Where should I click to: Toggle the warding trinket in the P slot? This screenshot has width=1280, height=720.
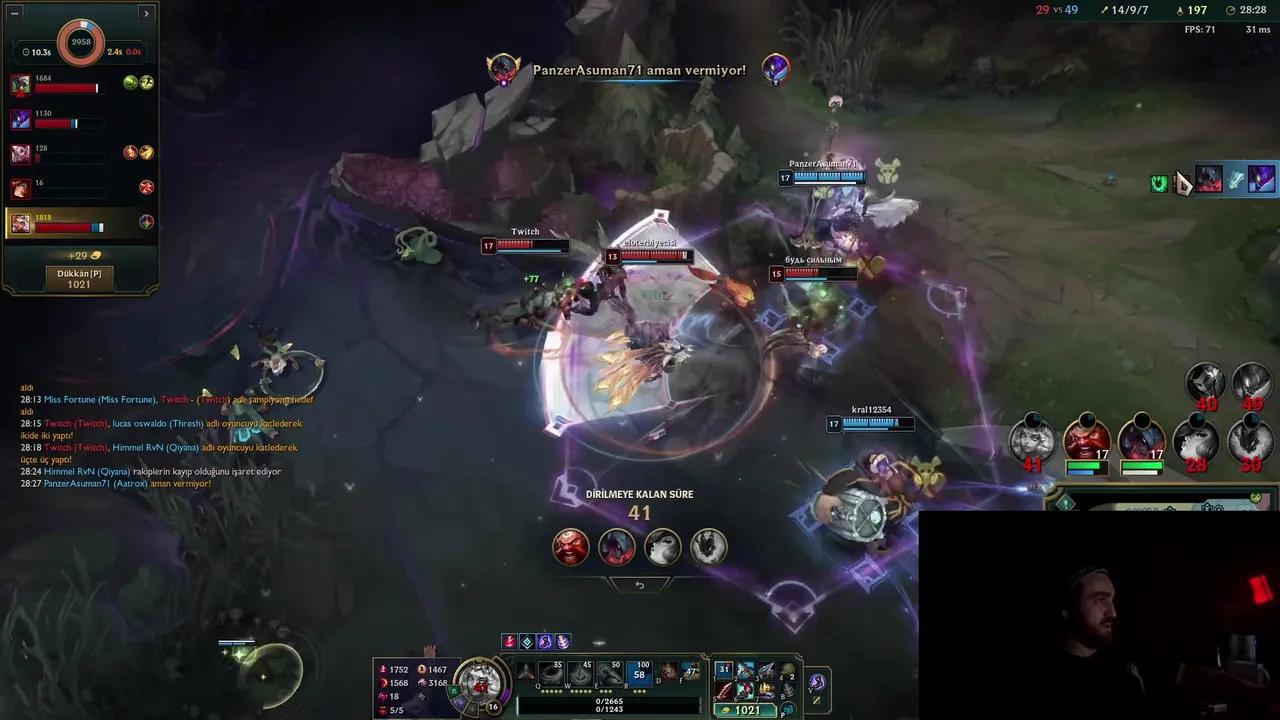click(787, 706)
